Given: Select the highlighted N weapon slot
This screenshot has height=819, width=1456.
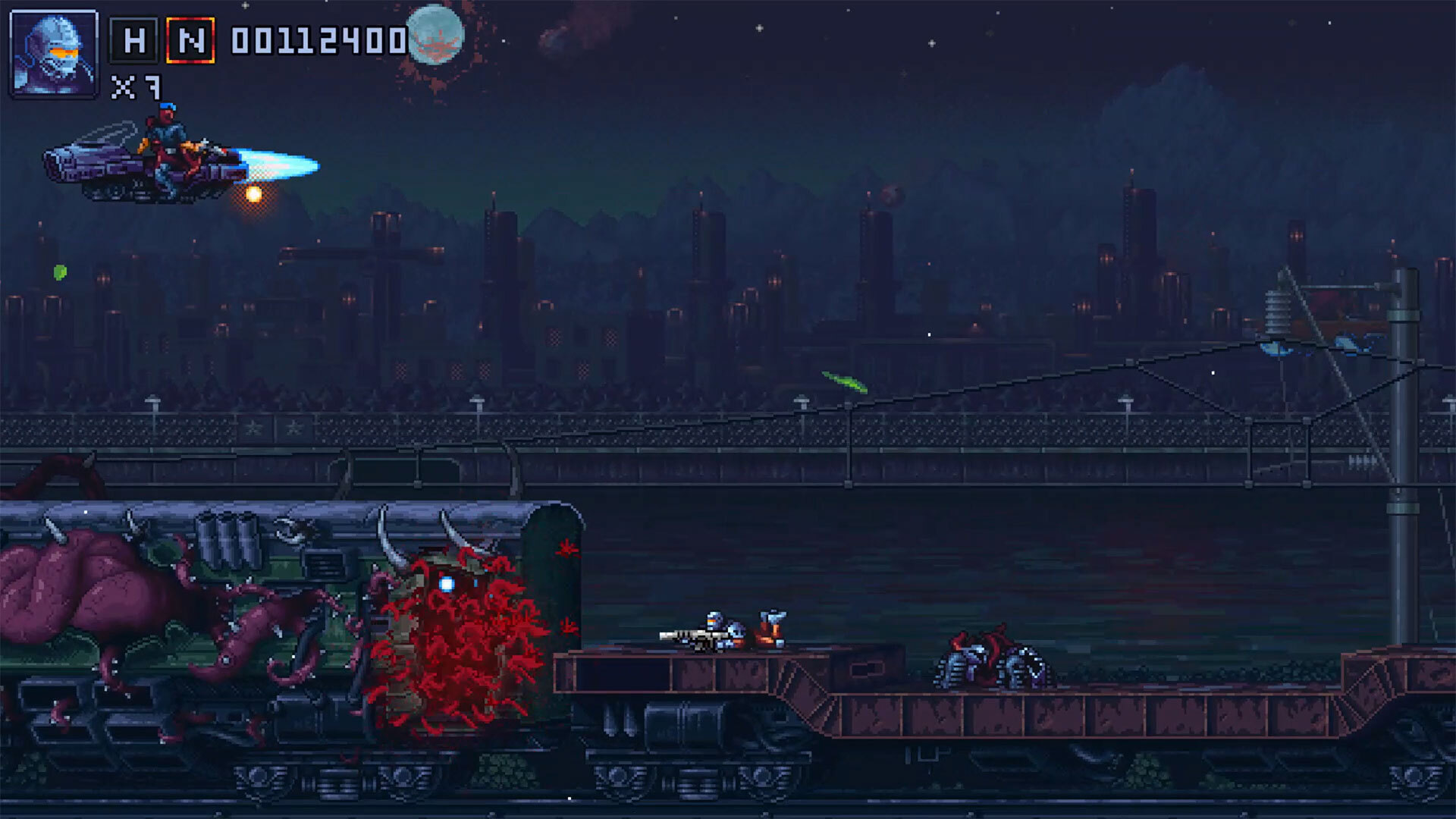Looking at the screenshot, I should tap(190, 40).
